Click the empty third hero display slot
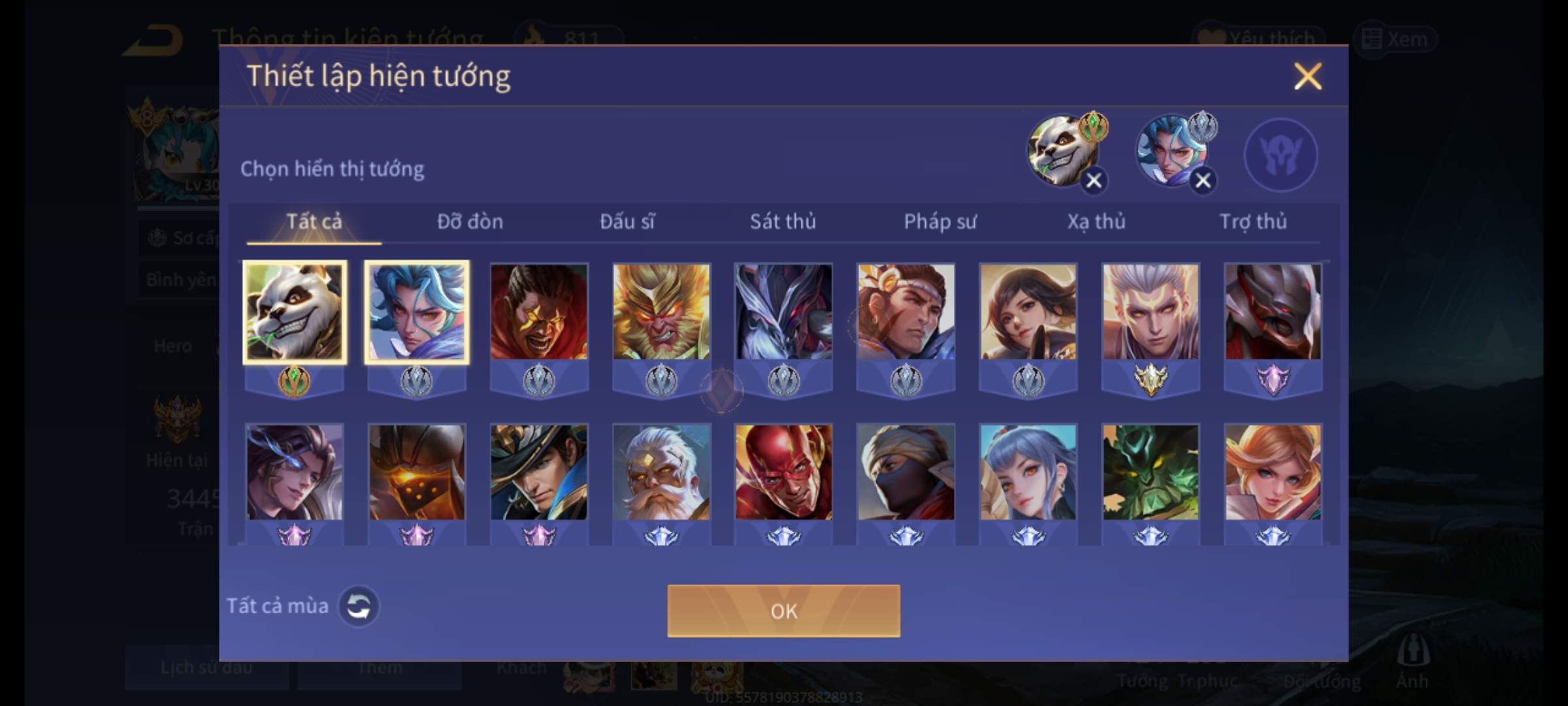The width and height of the screenshot is (1568, 706). 1281,155
